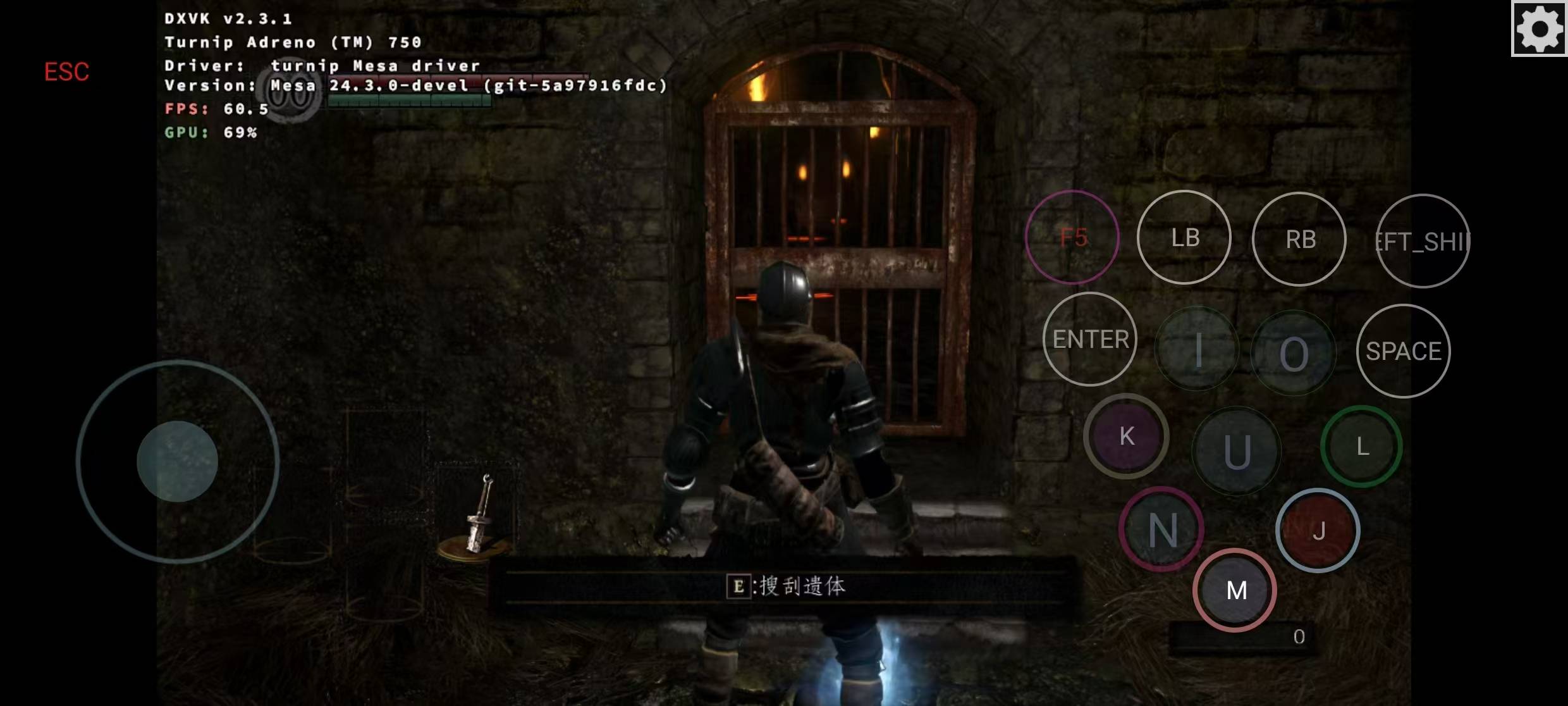1568x706 pixels.
Task: Open the gear settings icon
Action: 1539,28
